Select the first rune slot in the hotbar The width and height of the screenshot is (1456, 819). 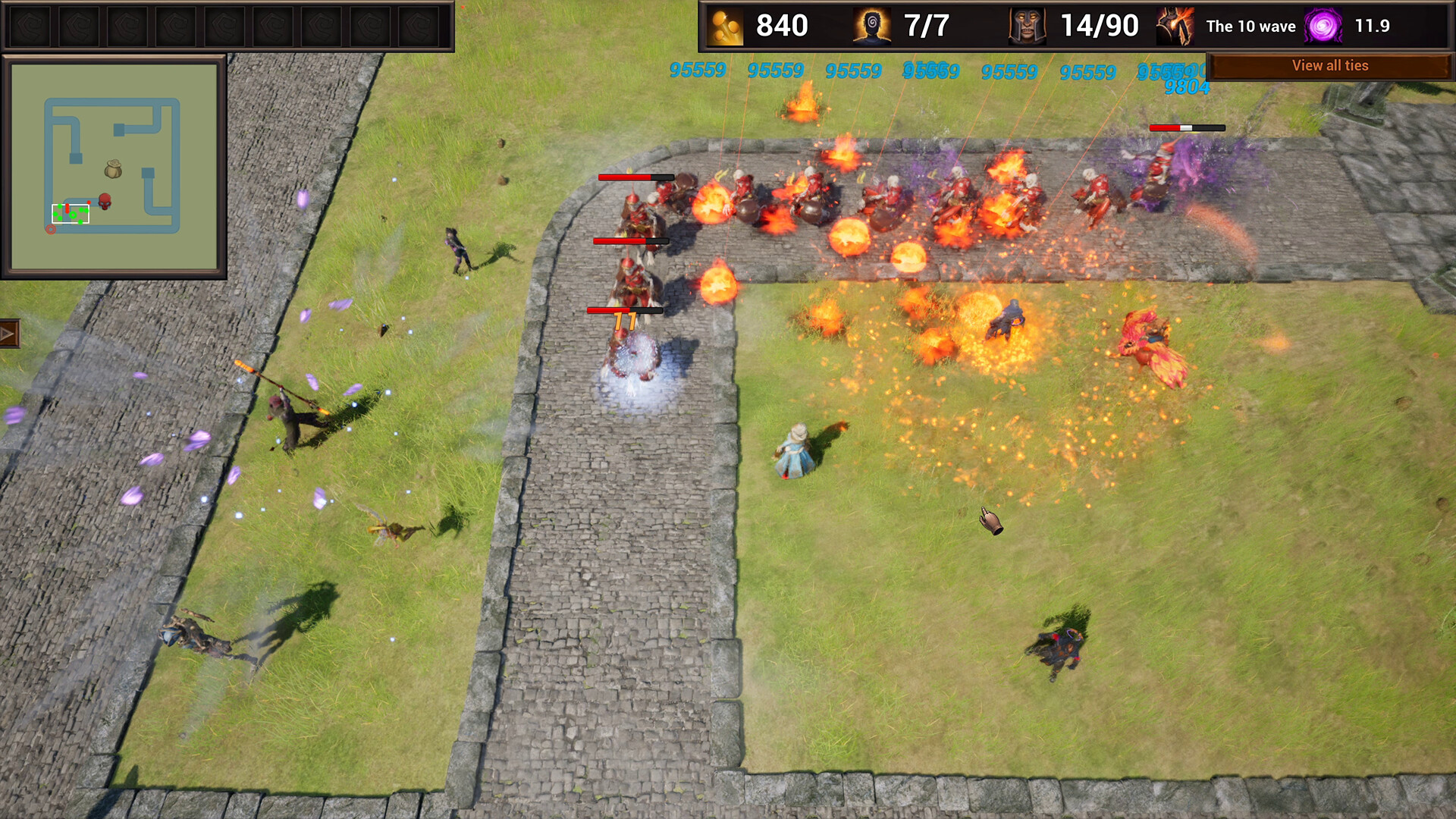[x=30, y=24]
